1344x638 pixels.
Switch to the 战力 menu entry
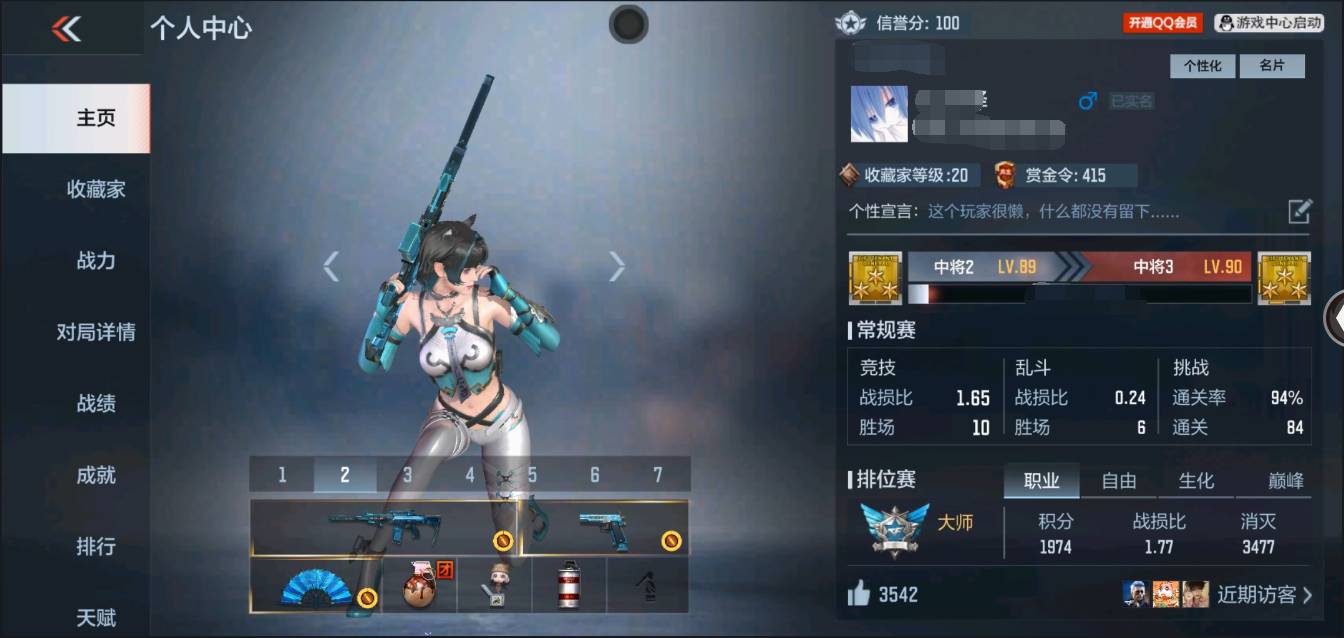click(96, 261)
